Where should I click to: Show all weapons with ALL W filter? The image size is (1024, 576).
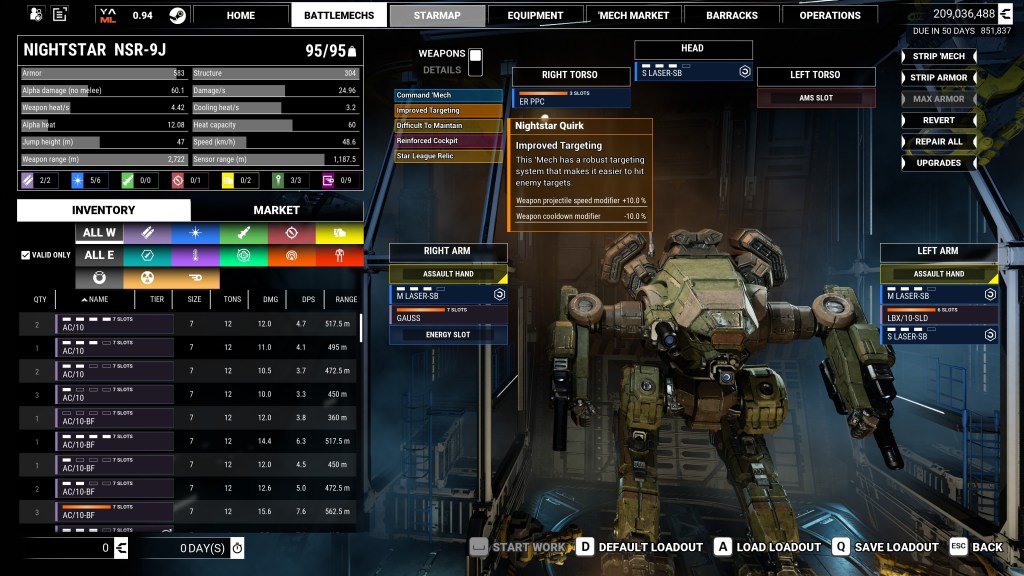pyautogui.click(x=99, y=233)
